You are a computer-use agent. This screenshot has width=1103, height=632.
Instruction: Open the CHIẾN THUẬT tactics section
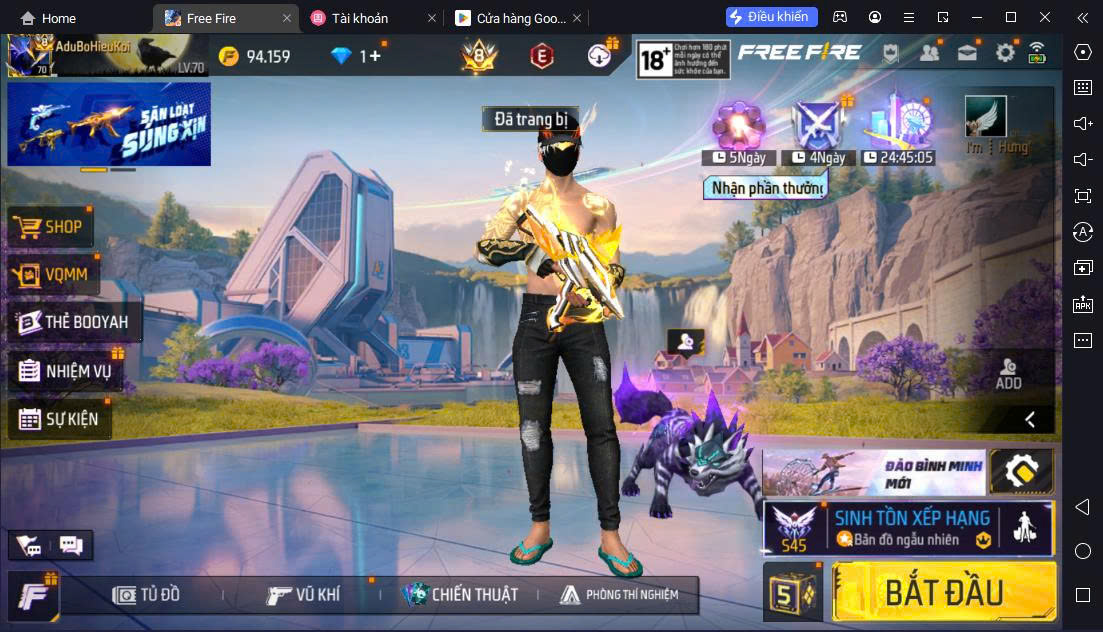(460, 595)
